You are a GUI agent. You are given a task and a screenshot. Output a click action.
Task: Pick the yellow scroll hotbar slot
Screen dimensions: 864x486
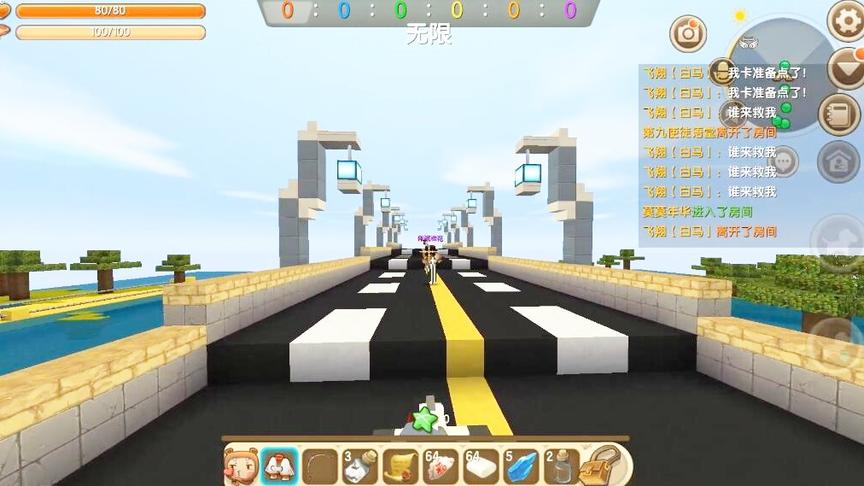[x=400, y=466]
